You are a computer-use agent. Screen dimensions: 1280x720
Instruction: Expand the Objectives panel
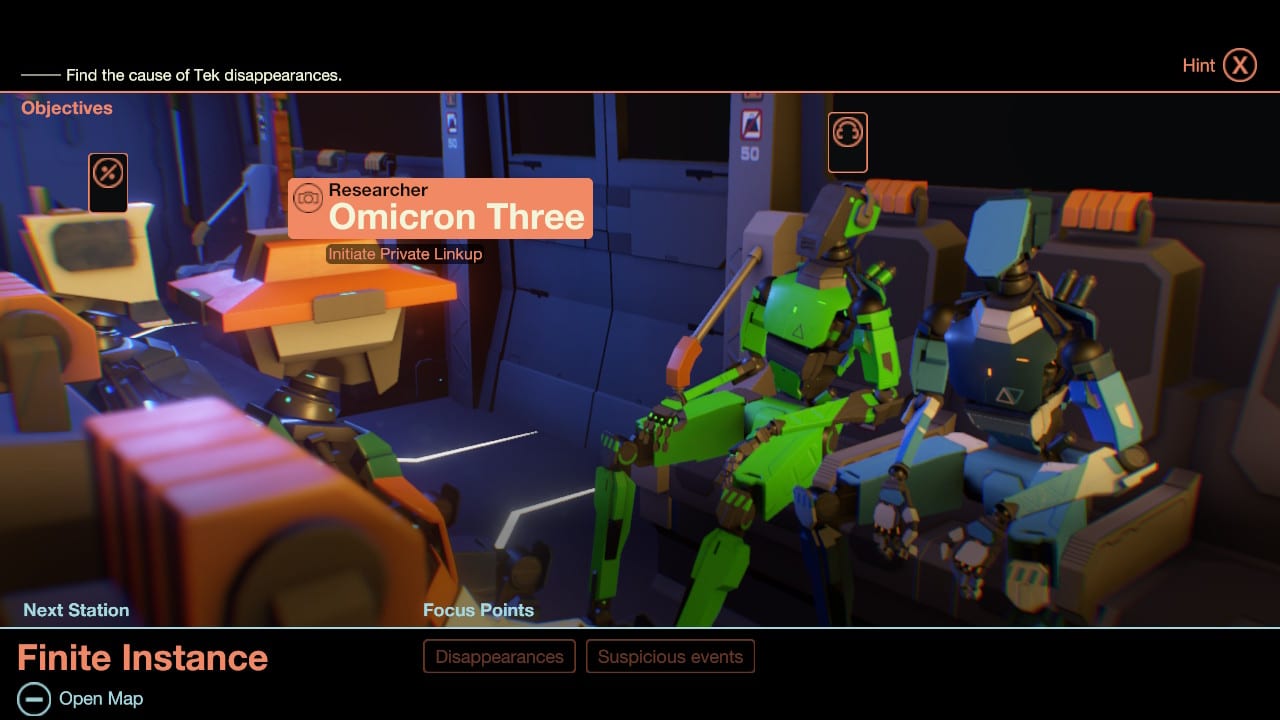click(x=66, y=108)
